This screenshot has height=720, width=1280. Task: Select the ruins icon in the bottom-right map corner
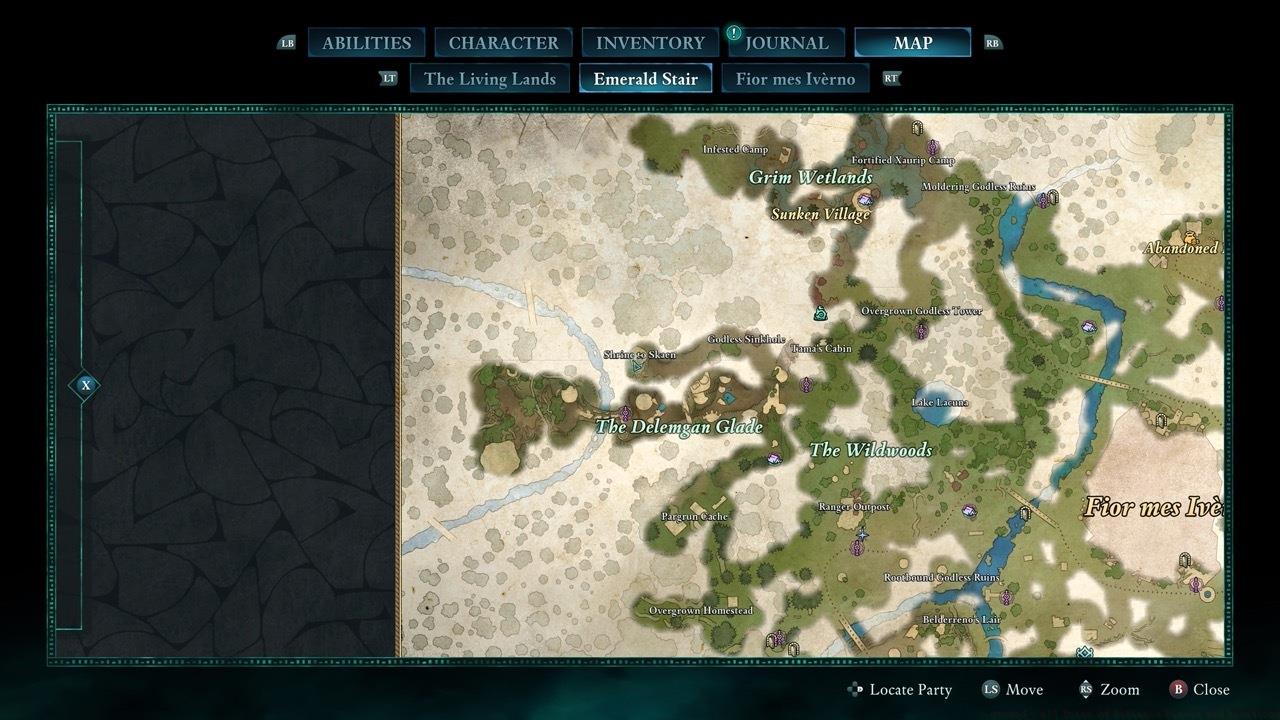click(x=1184, y=560)
